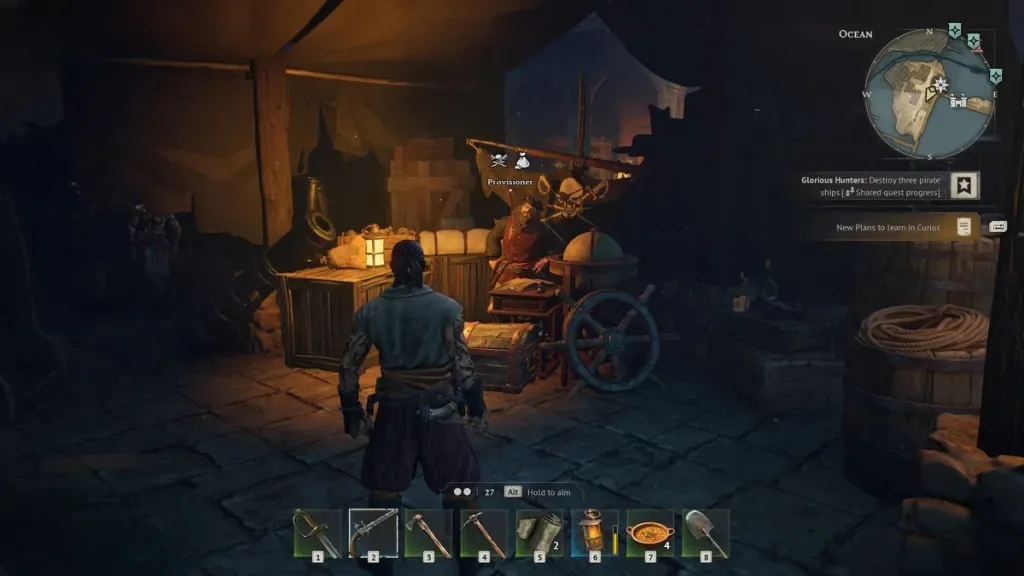The image size is (1024, 576).
Task: Open the circular island minimap
Action: 928,93
